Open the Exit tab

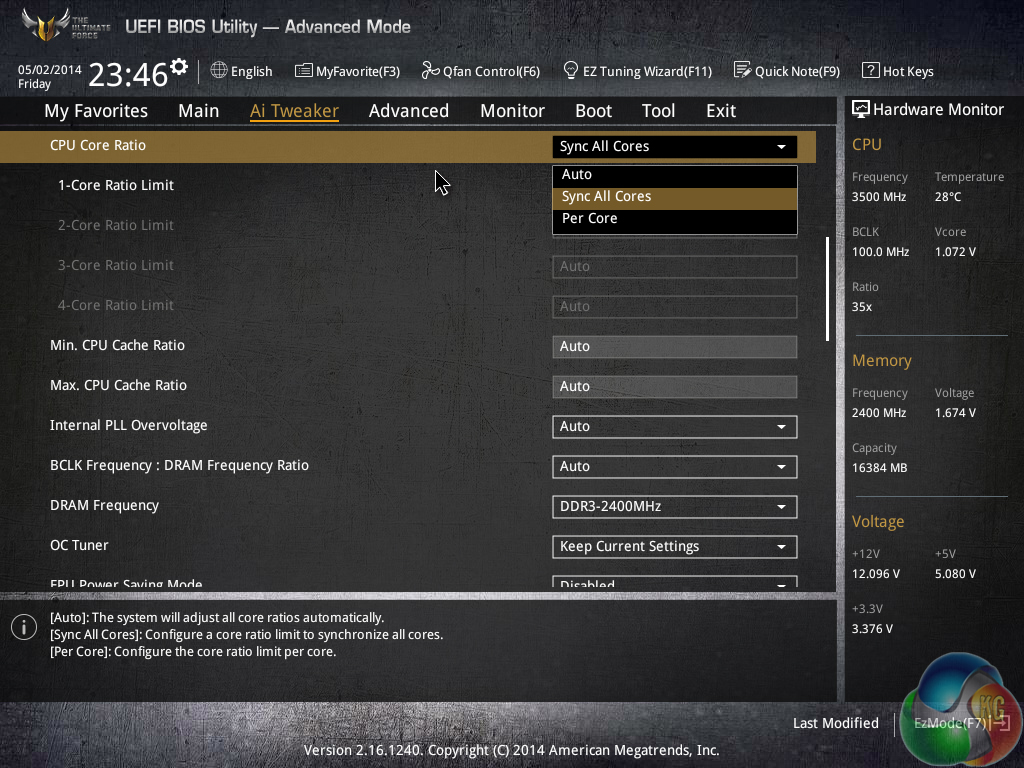click(x=720, y=111)
